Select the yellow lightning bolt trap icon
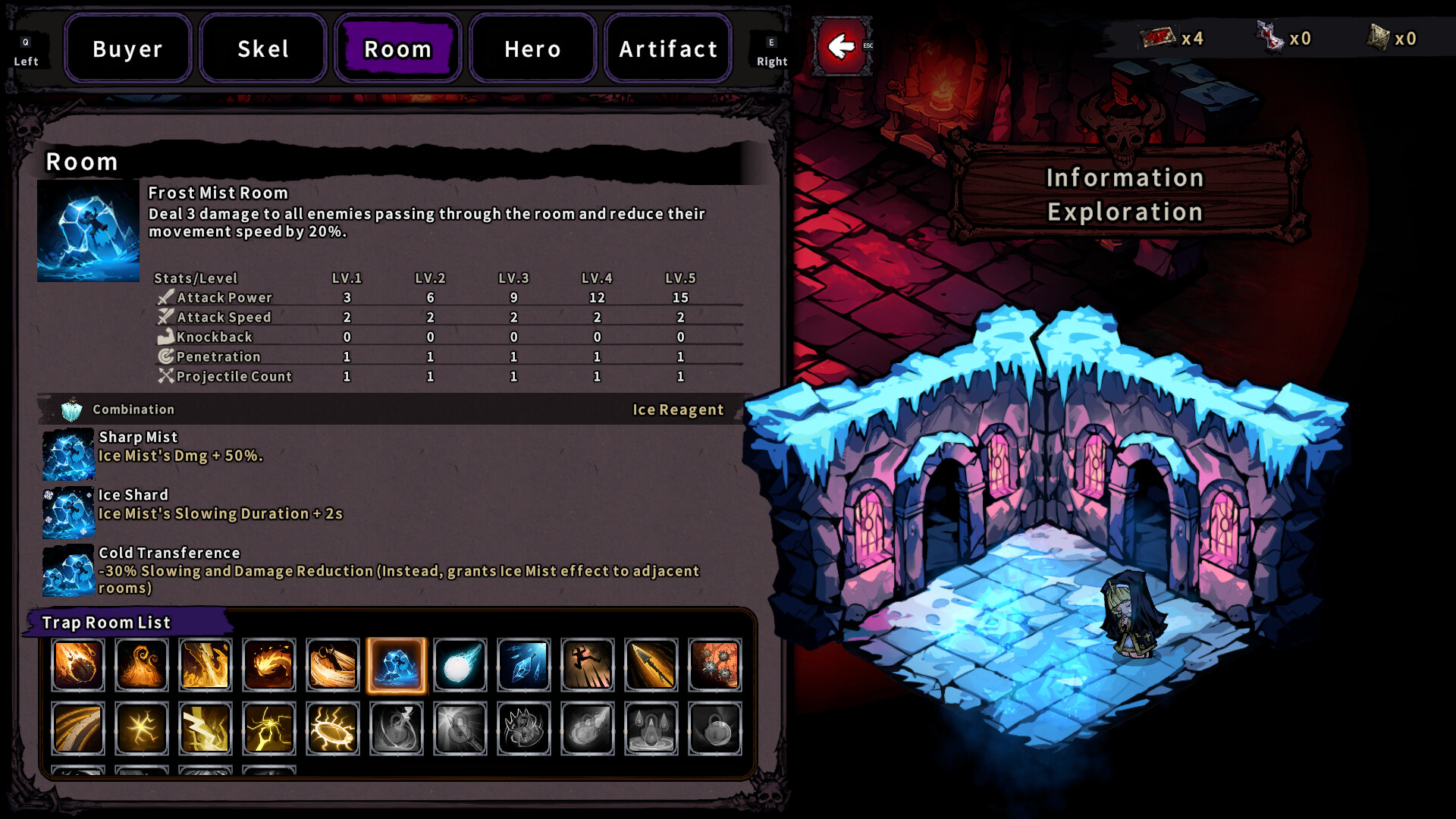1456x819 pixels. [x=205, y=729]
